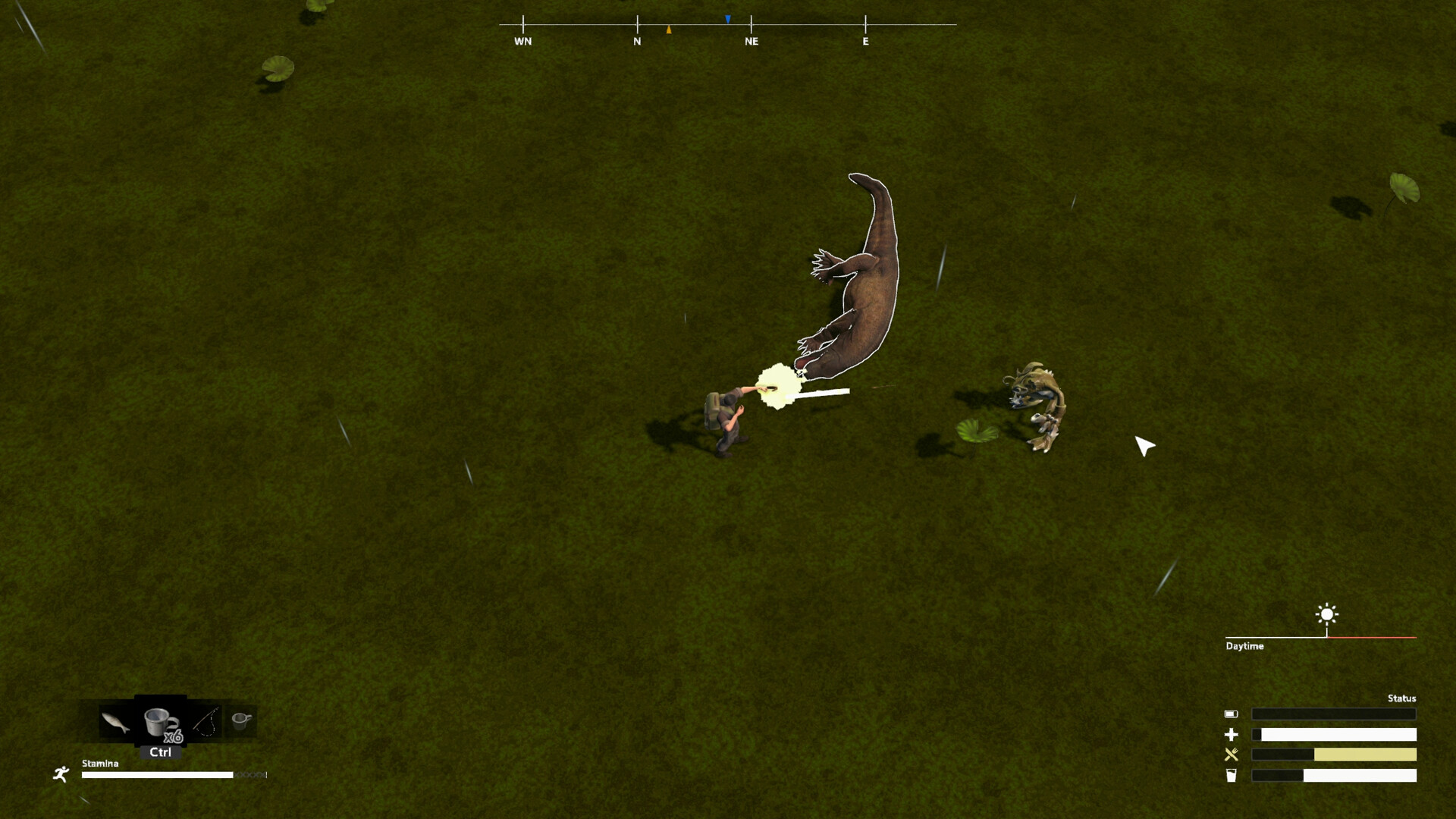
Task: Click the Status panel header
Action: click(x=1402, y=698)
